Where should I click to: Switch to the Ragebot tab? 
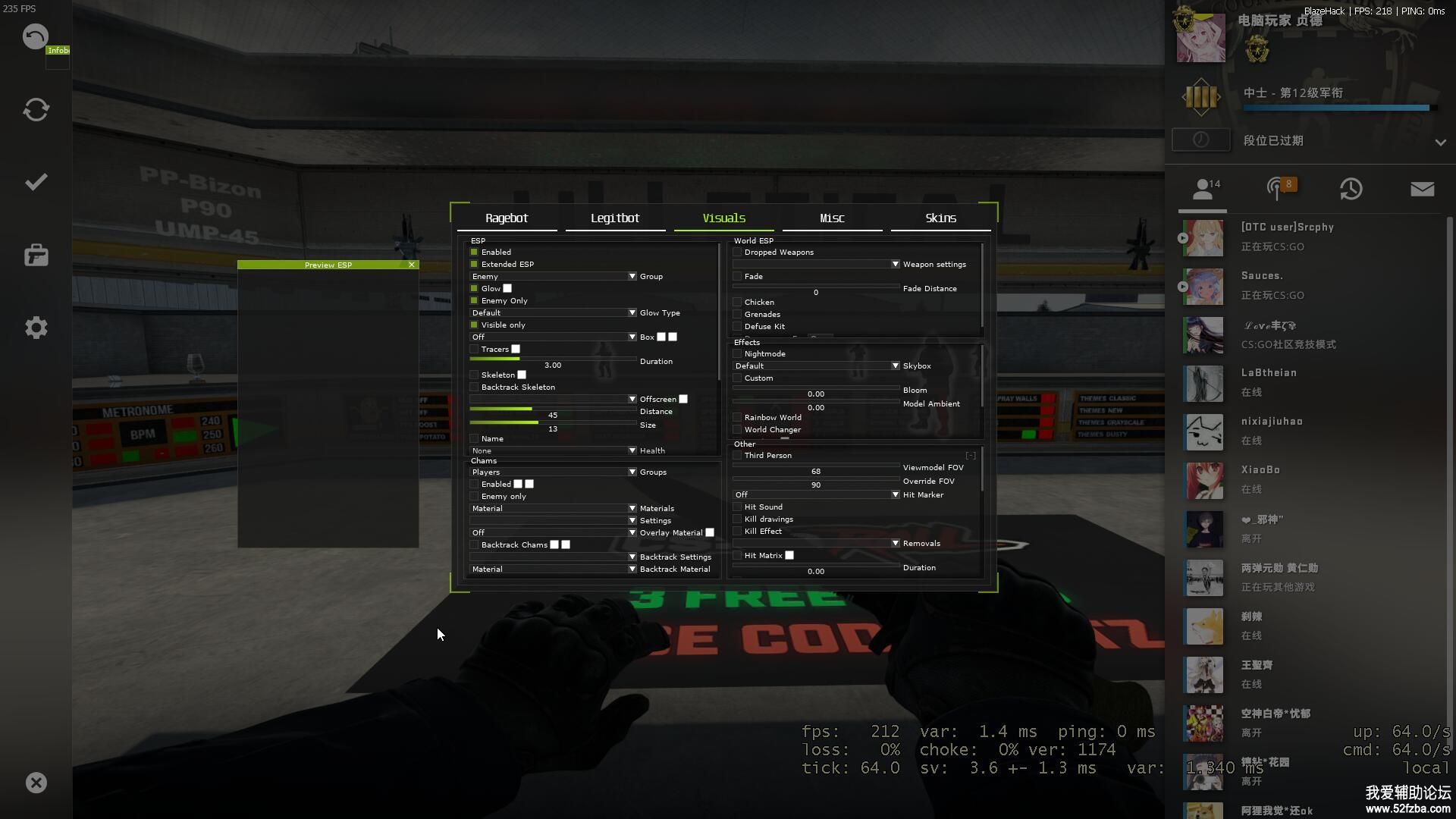click(507, 218)
